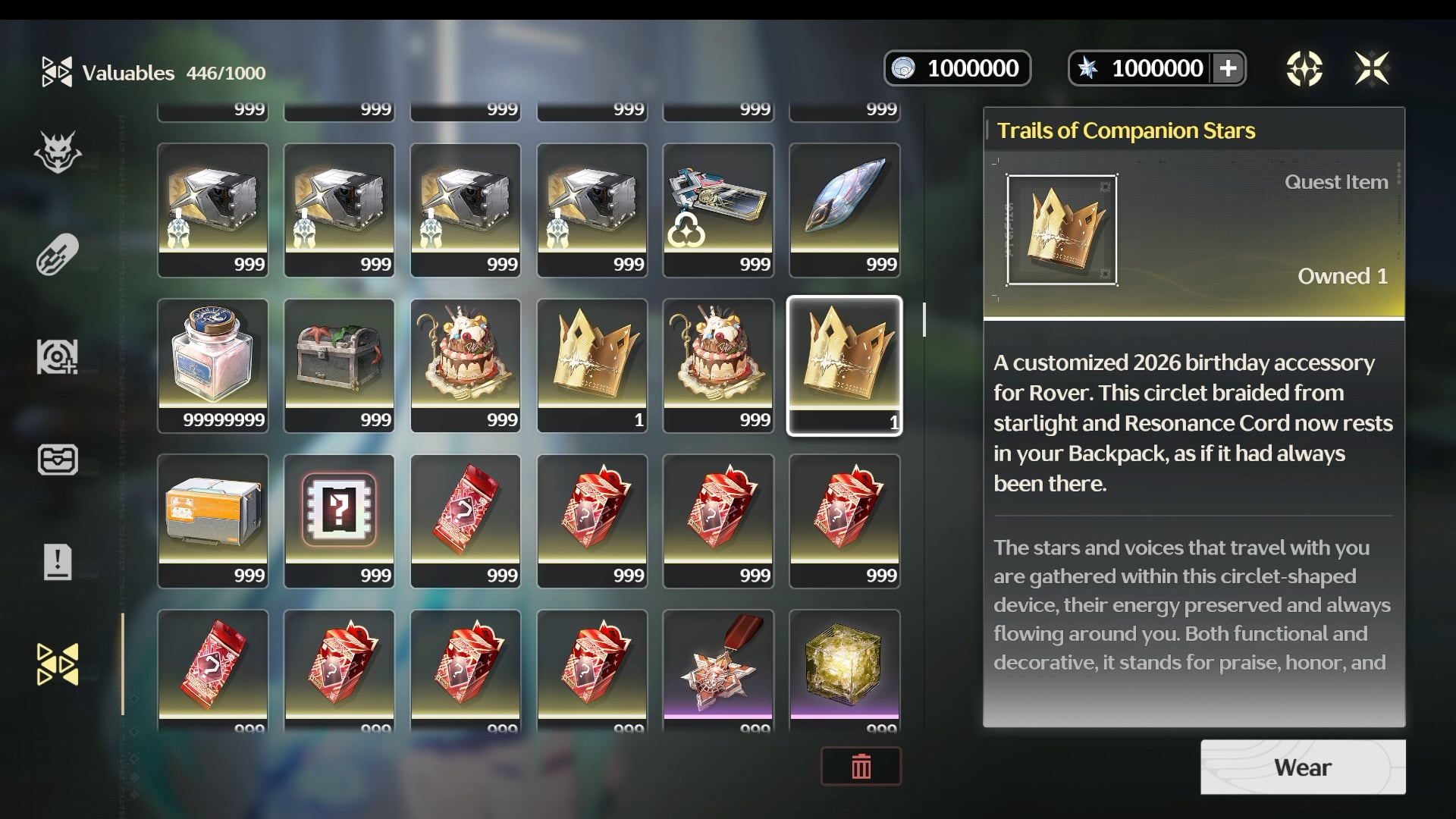This screenshot has height=819, width=1456.
Task: Open the red trash delete button
Action: (861, 767)
